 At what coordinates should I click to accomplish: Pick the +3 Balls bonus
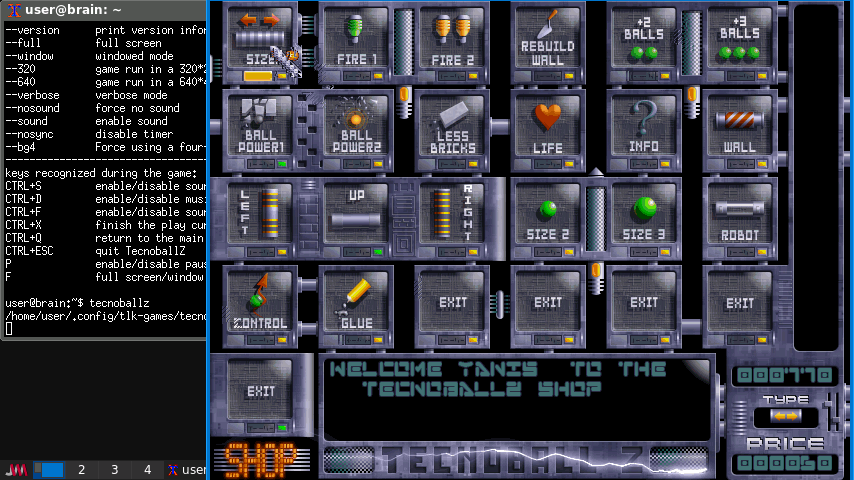click(x=740, y=40)
